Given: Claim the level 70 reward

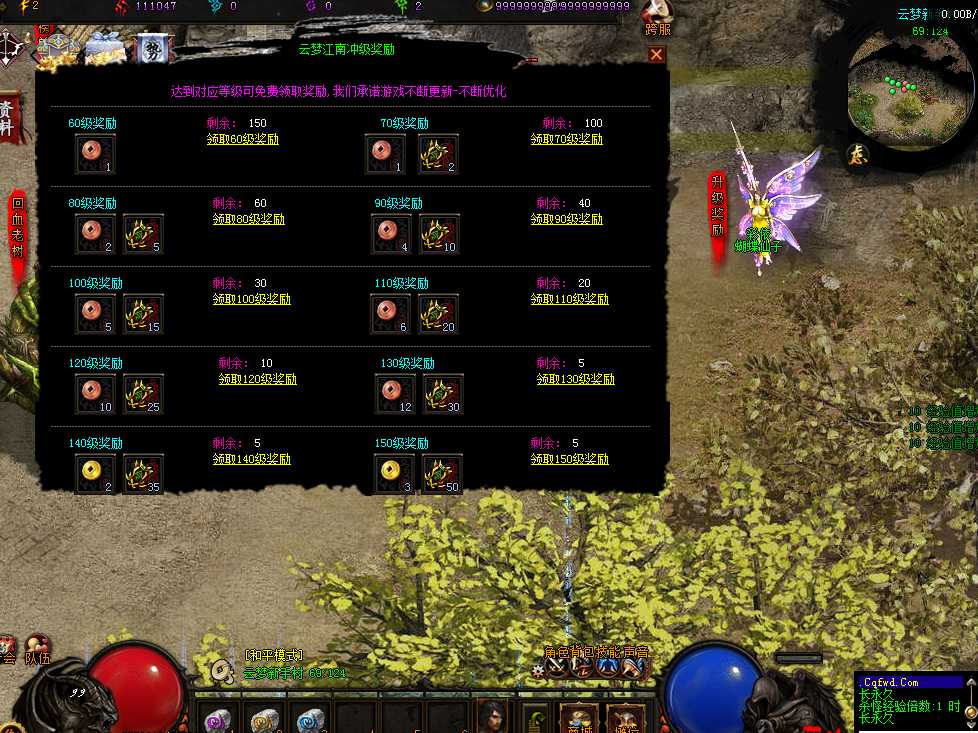Looking at the screenshot, I should click(x=567, y=140).
